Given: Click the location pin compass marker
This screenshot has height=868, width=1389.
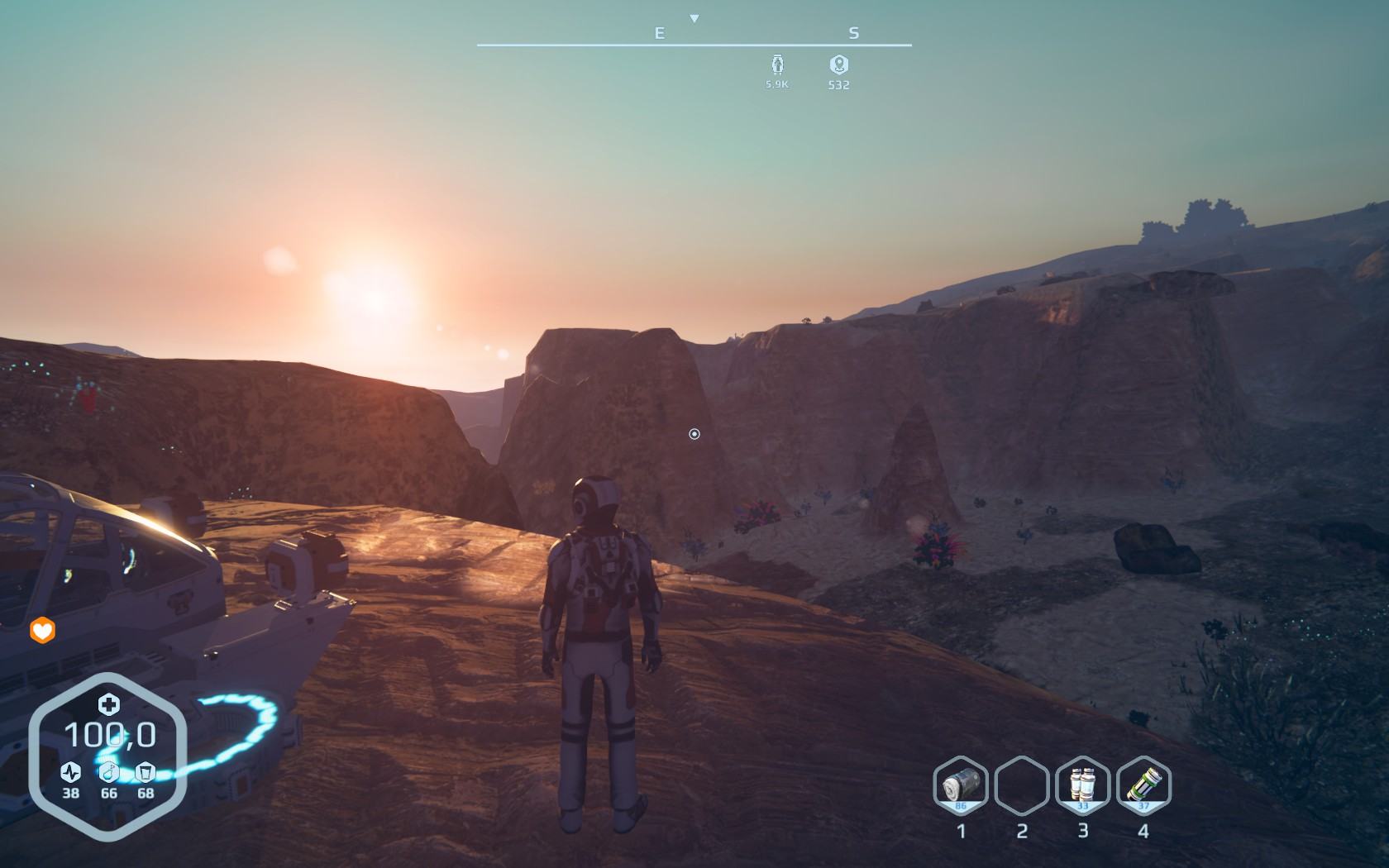Looking at the screenshot, I should point(838,64).
